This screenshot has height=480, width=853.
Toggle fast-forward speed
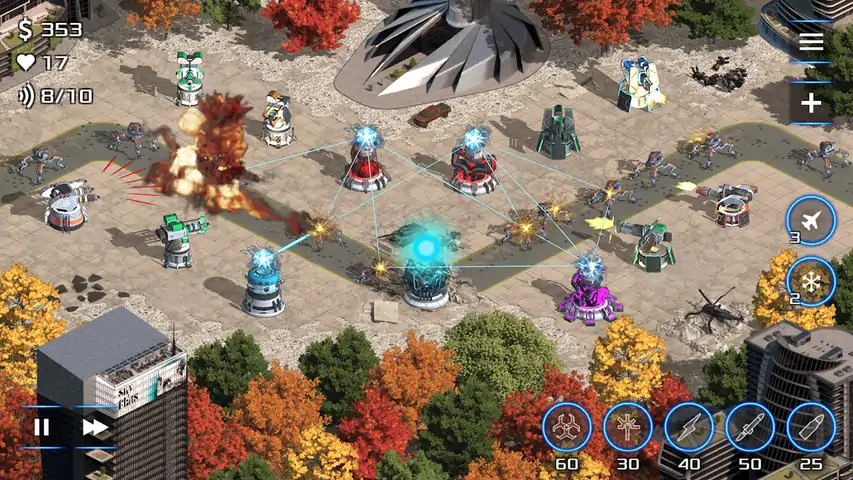tap(95, 427)
